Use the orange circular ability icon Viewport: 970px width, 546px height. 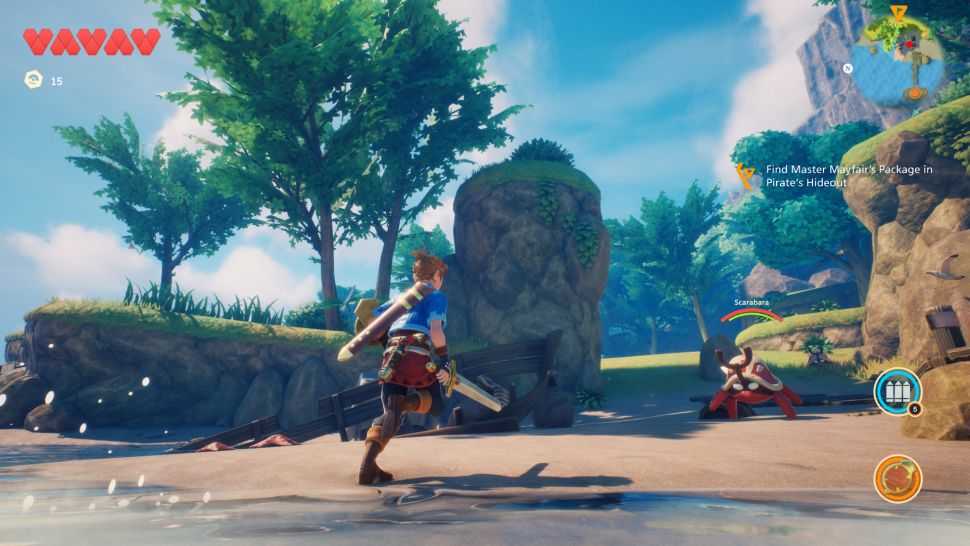(x=897, y=478)
